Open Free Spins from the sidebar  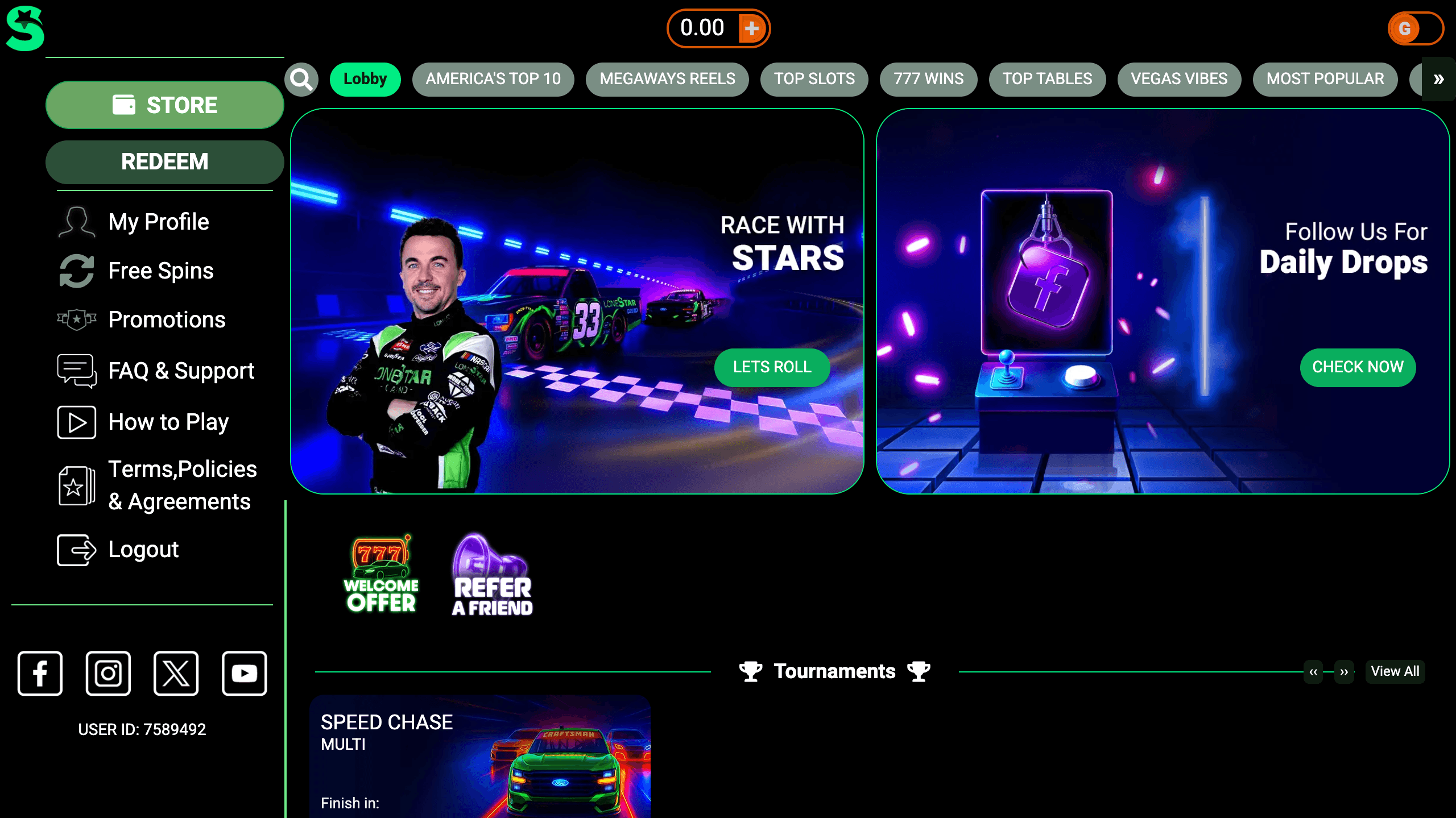pos(76,271)
